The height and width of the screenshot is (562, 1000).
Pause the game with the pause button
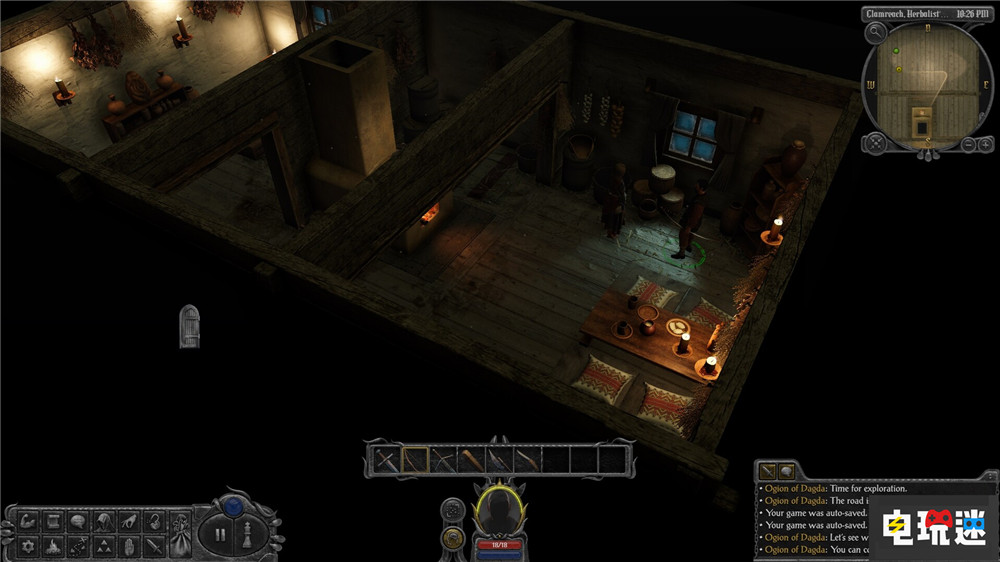pos(219,534)
